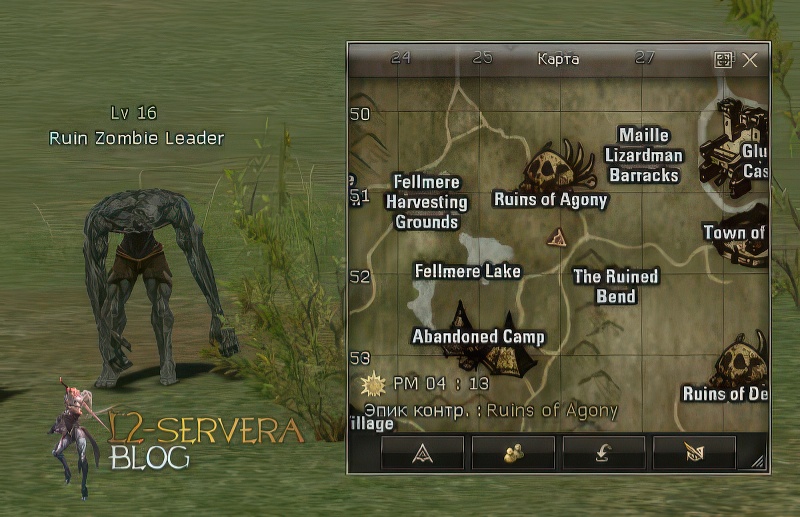Click the Maille Lizardman Barracks map label
The height and width of the screenshot is (517, 800).
(x=643, y=155)
